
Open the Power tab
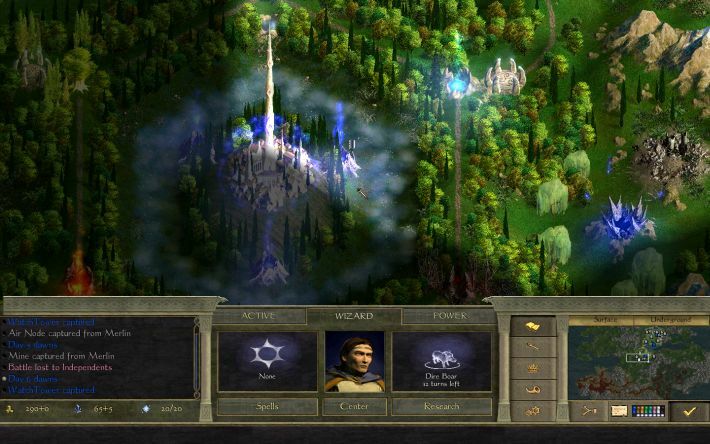(449, 316)
